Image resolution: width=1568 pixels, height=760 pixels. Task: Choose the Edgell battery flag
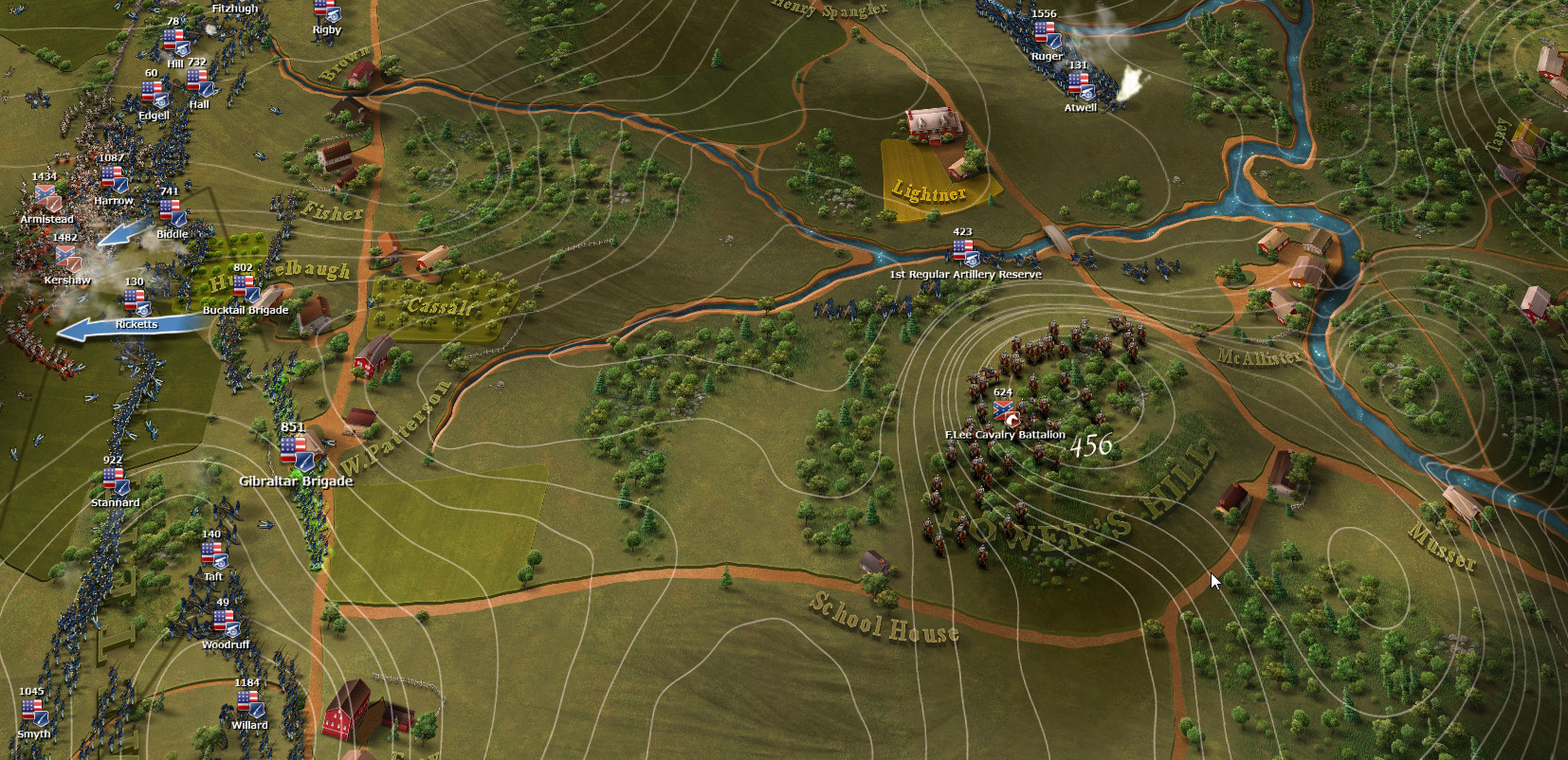click(x=154, y=94)
